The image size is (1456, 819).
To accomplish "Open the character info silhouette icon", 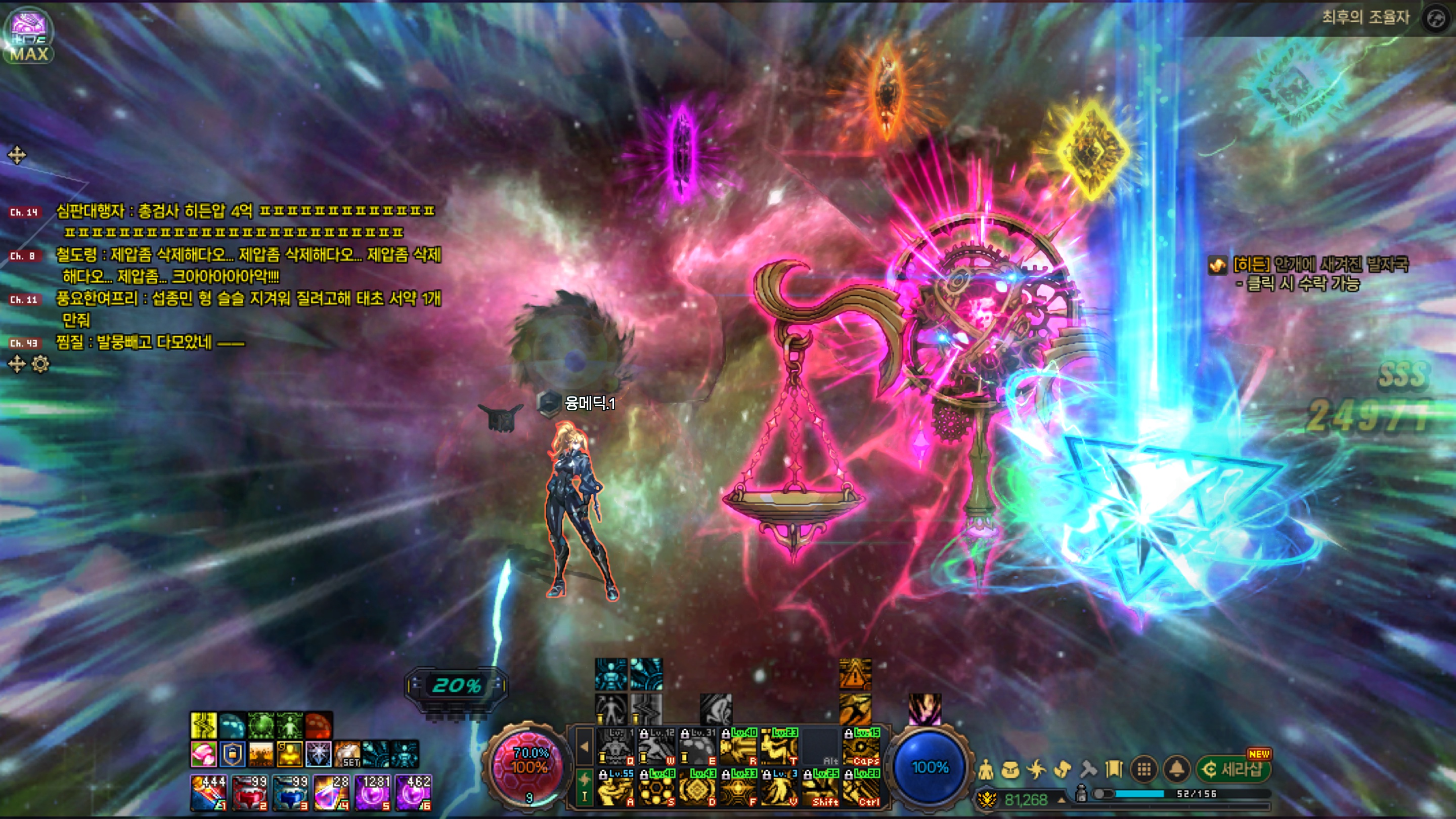I will [985, 769].
